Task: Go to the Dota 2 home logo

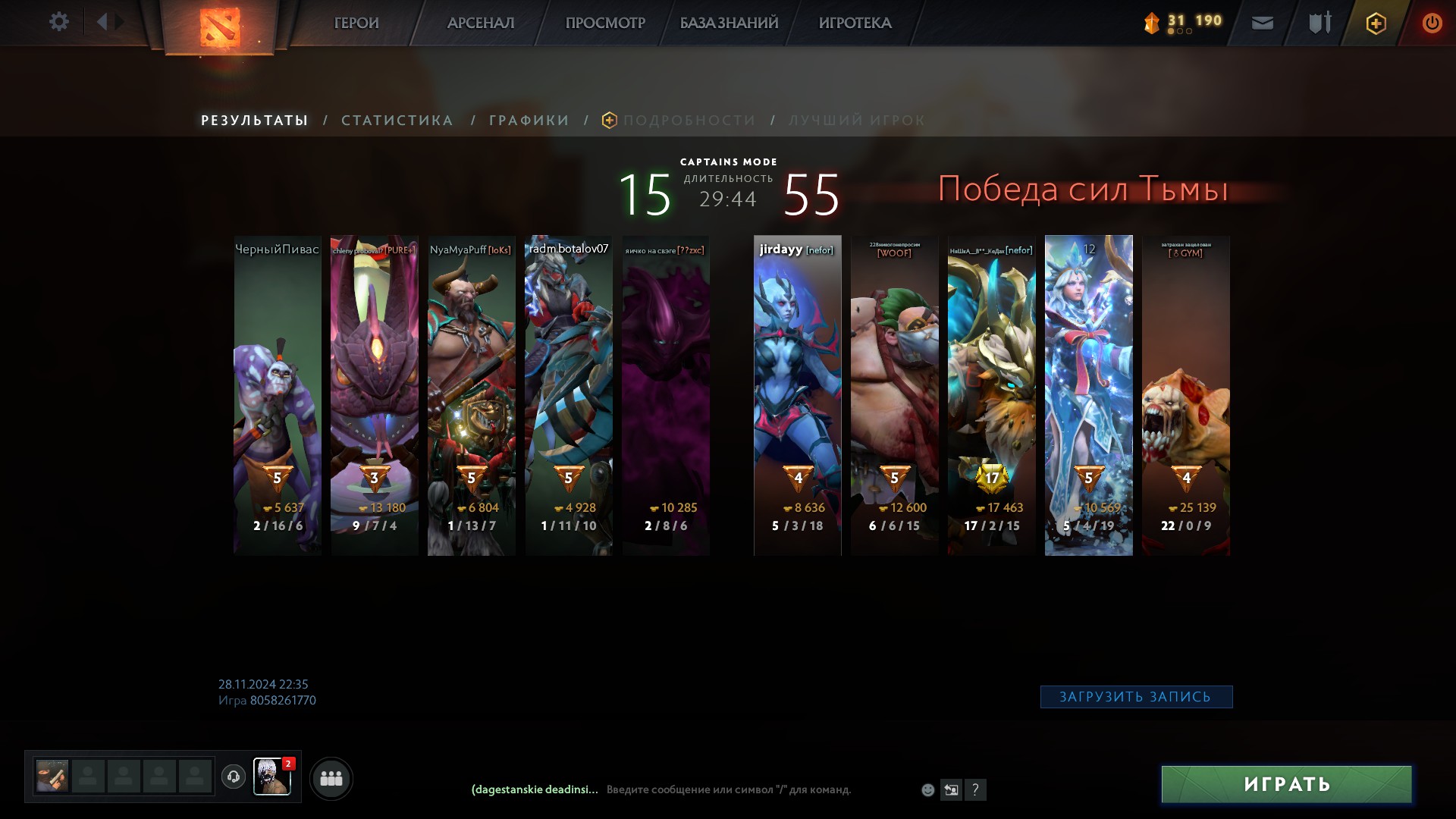Action: coord(220,27)
